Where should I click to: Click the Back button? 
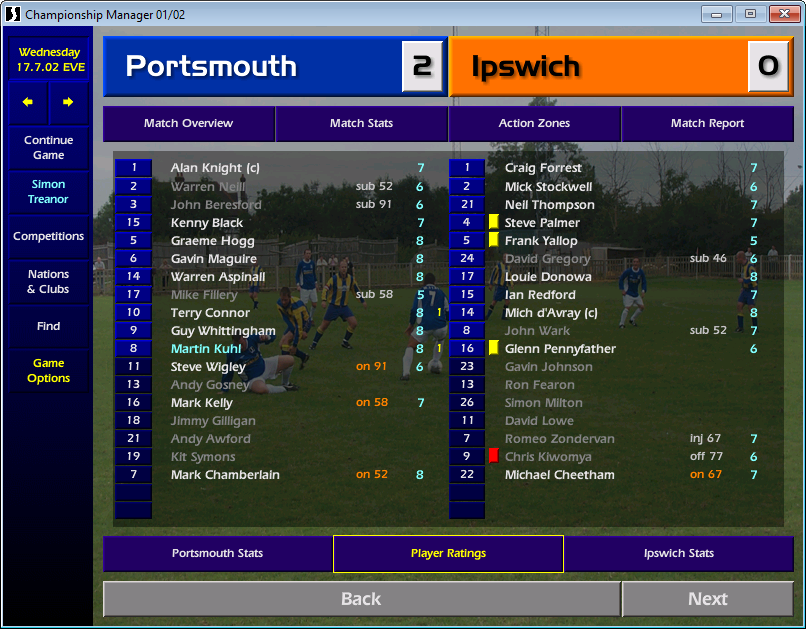[361, 599]
